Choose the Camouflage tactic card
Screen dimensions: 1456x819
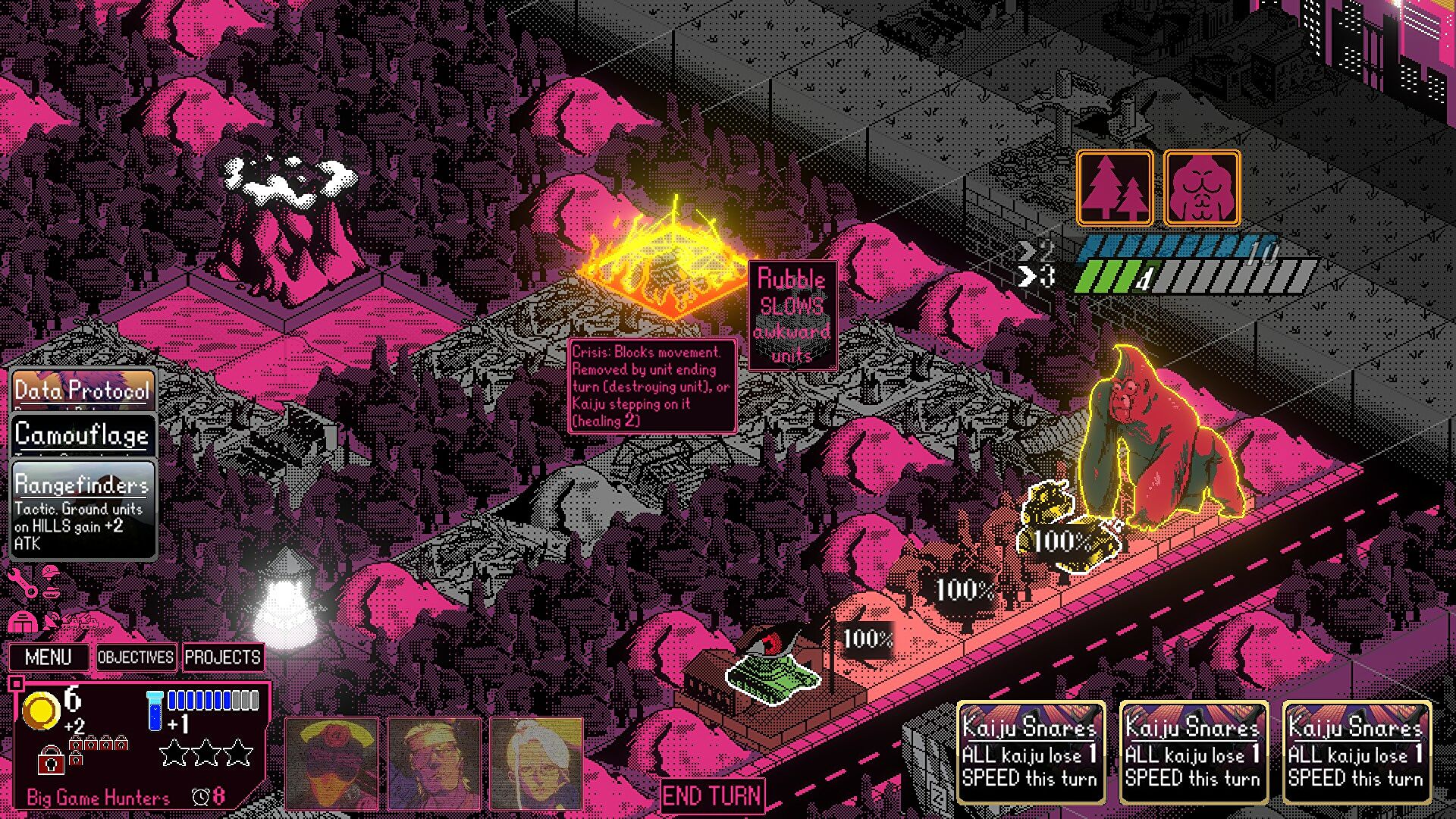[x=82, y=435]
